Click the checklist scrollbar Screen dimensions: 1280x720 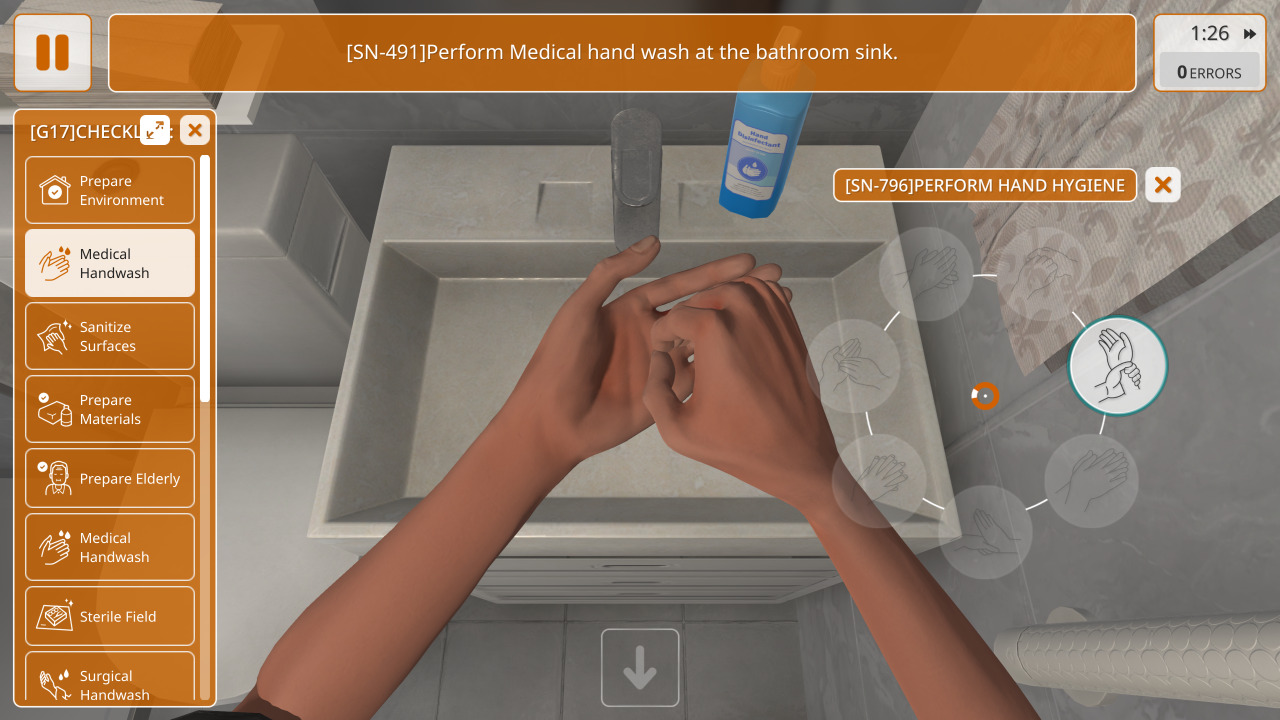(205, 280)
